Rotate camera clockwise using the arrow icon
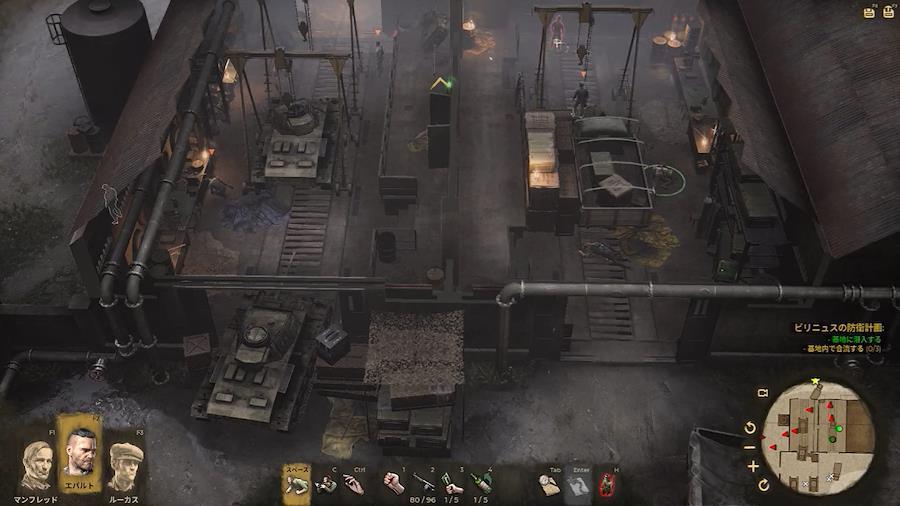The height and width of the screenshot is (506, 900). click(765, 485)
